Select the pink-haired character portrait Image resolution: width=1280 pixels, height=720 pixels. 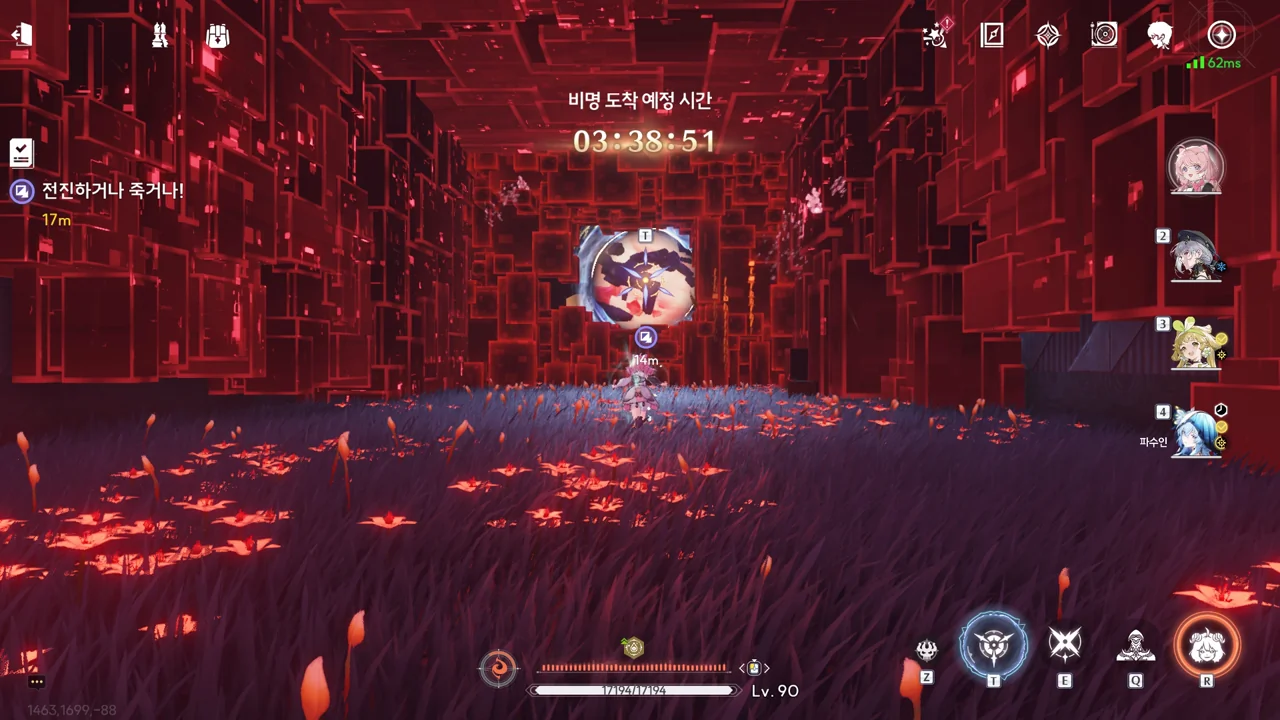1196,166
